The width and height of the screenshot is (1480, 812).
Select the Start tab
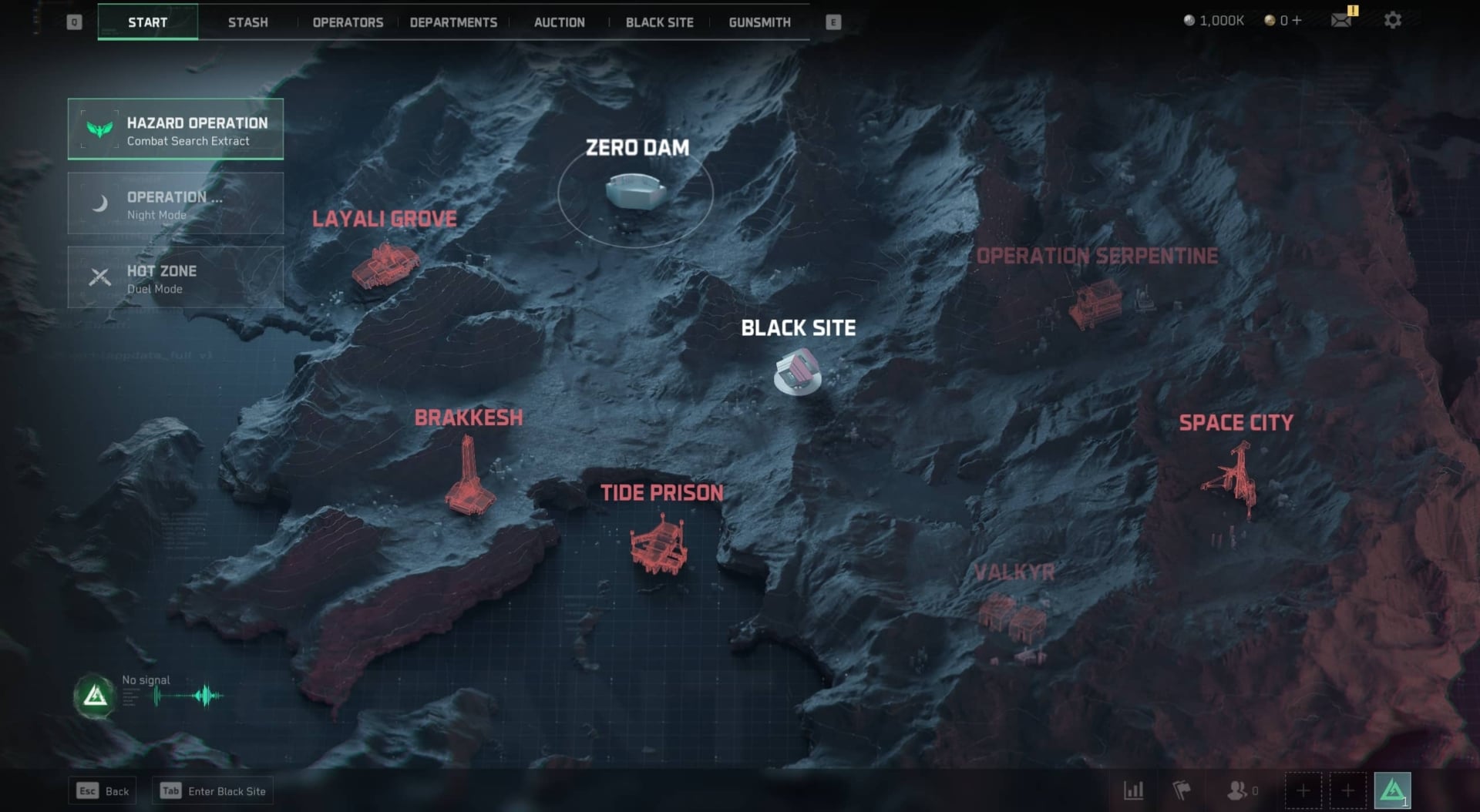click(147, 22)
